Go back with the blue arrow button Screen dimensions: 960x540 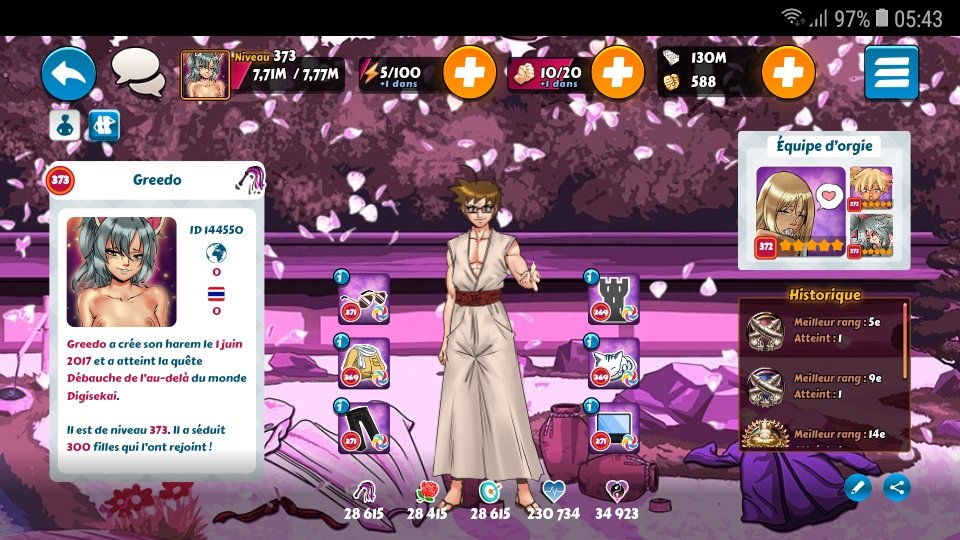click(x=68, y=73)
